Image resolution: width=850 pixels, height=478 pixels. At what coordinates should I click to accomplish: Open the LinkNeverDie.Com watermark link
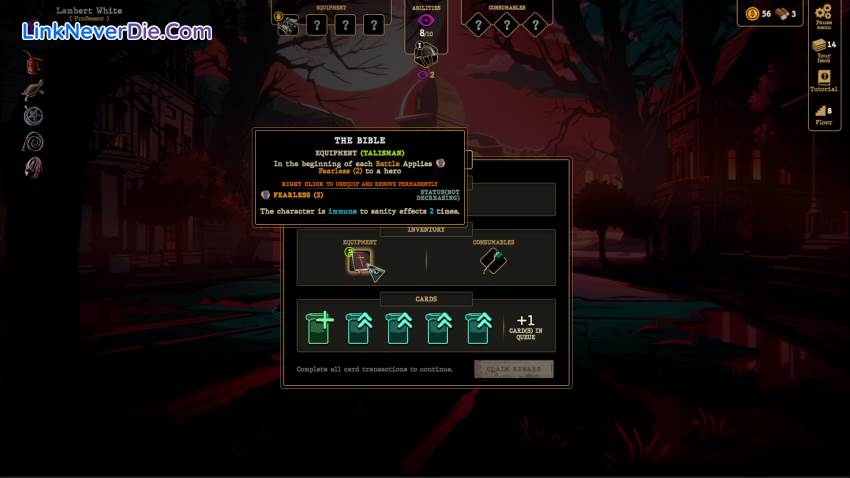117,31
